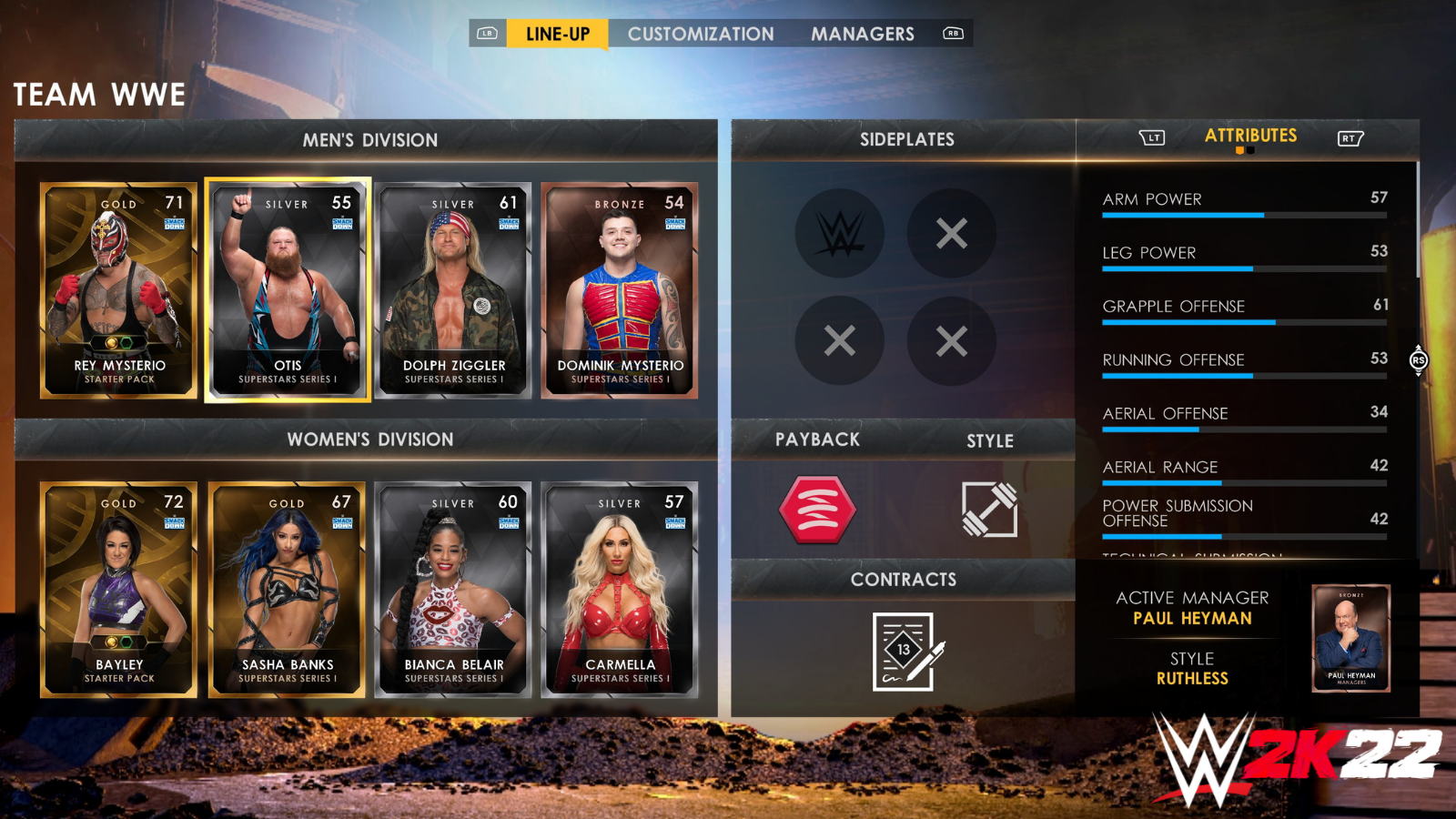
Task: Click the empty bottom-left sideplate slot
Action: [x=839, y=342]
